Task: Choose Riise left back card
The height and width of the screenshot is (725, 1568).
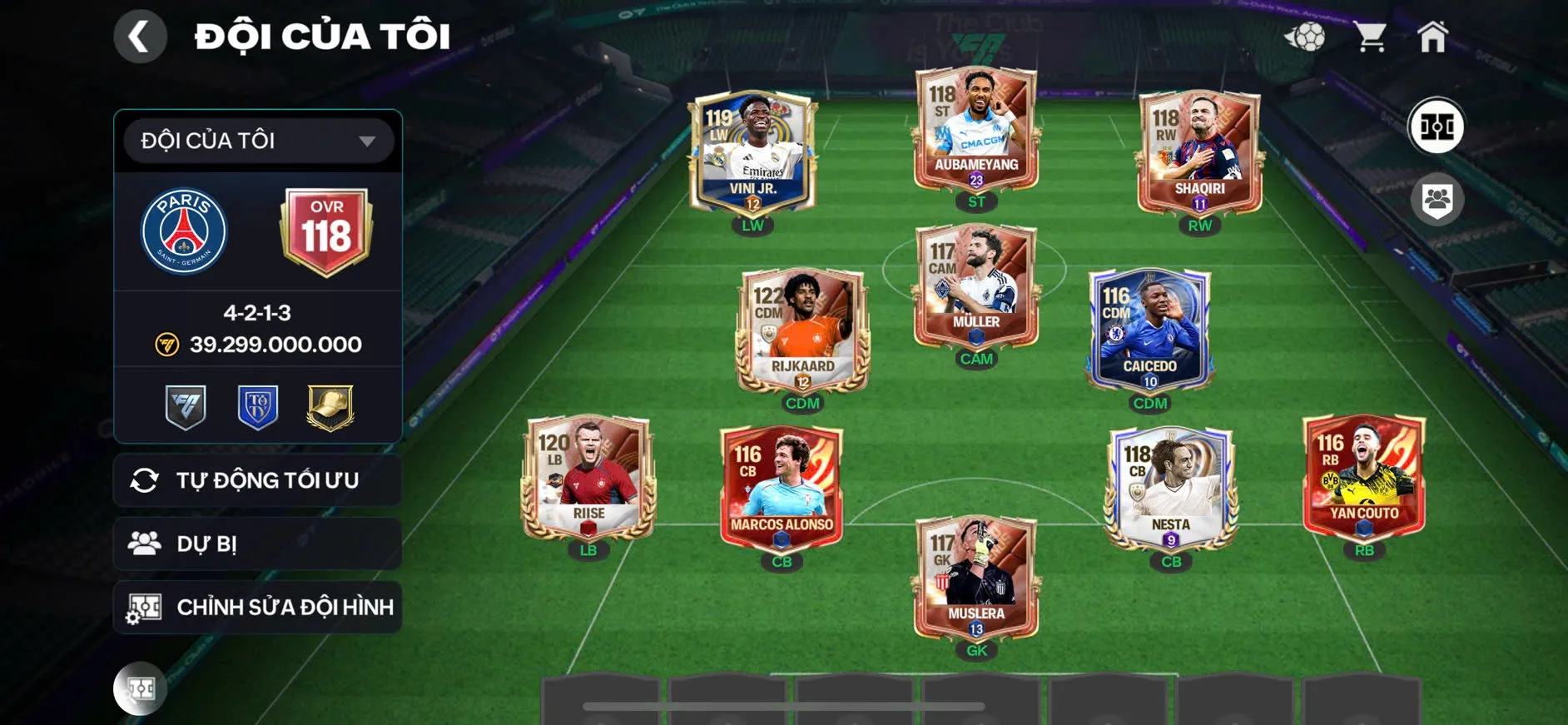Action: 588,479
